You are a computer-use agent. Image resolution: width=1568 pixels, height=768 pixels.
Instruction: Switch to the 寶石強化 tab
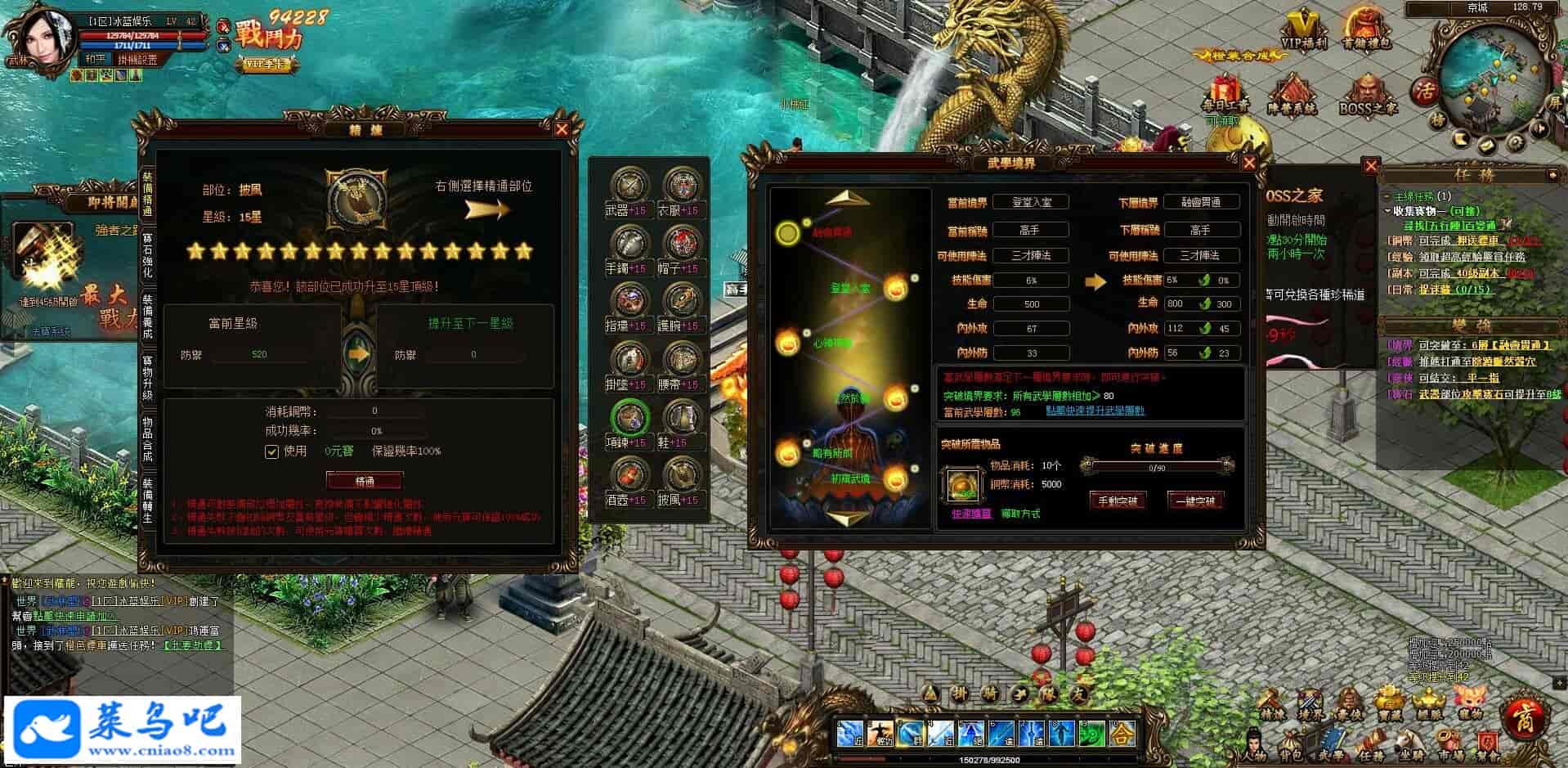(x=148, y=256)
